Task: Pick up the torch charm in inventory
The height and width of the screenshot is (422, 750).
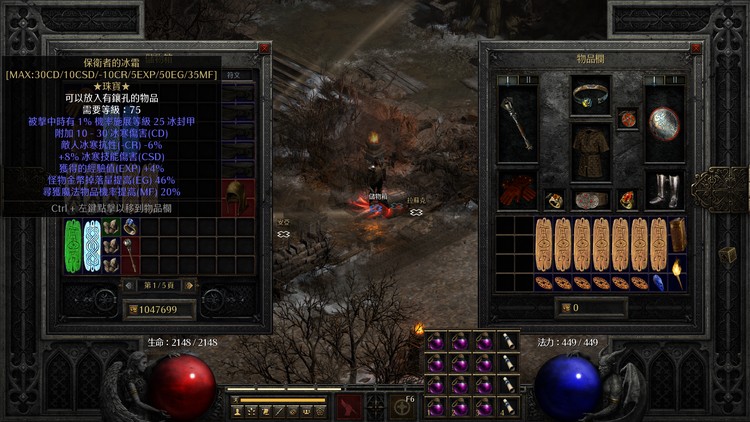Action: coord(677,270)
